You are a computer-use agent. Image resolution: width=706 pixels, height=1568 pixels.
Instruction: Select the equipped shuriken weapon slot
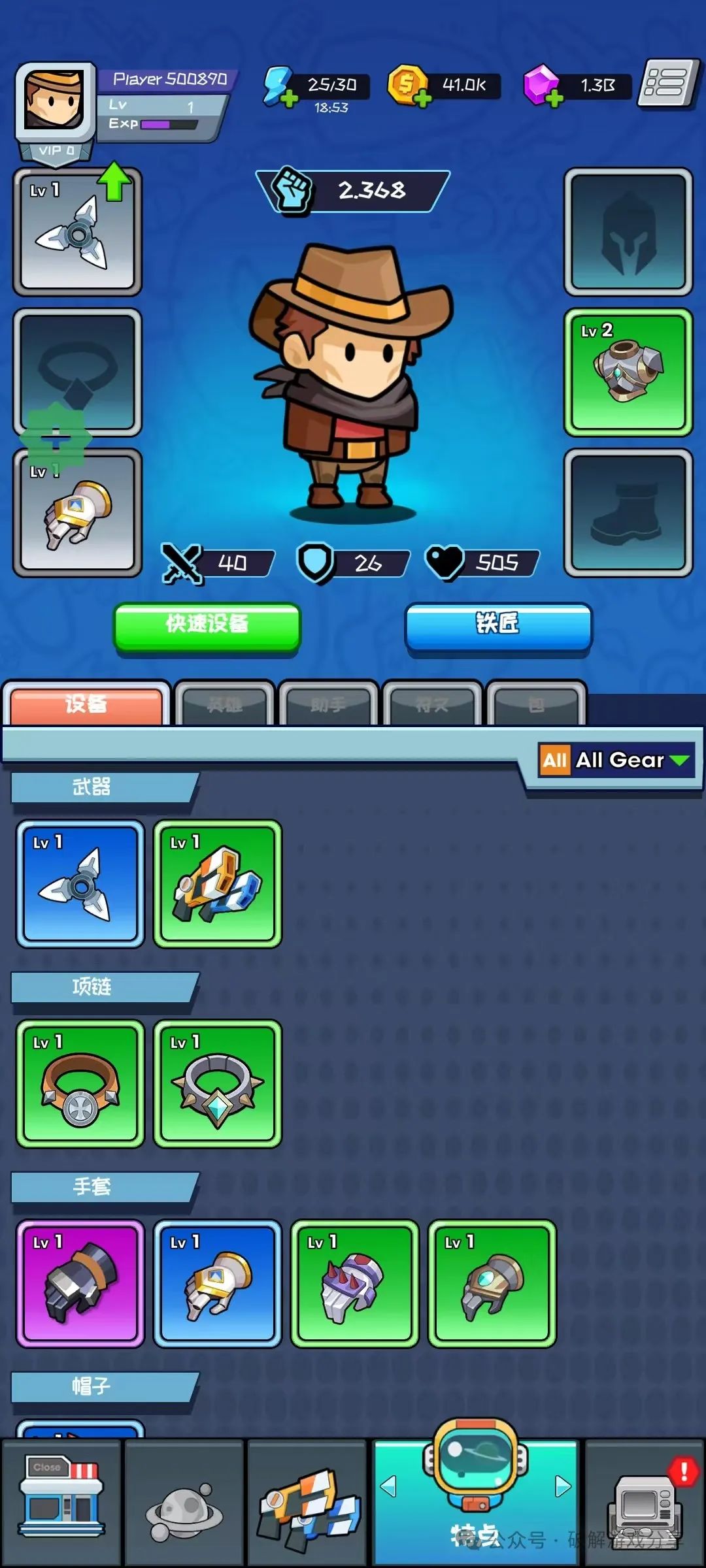coord(77,232)
